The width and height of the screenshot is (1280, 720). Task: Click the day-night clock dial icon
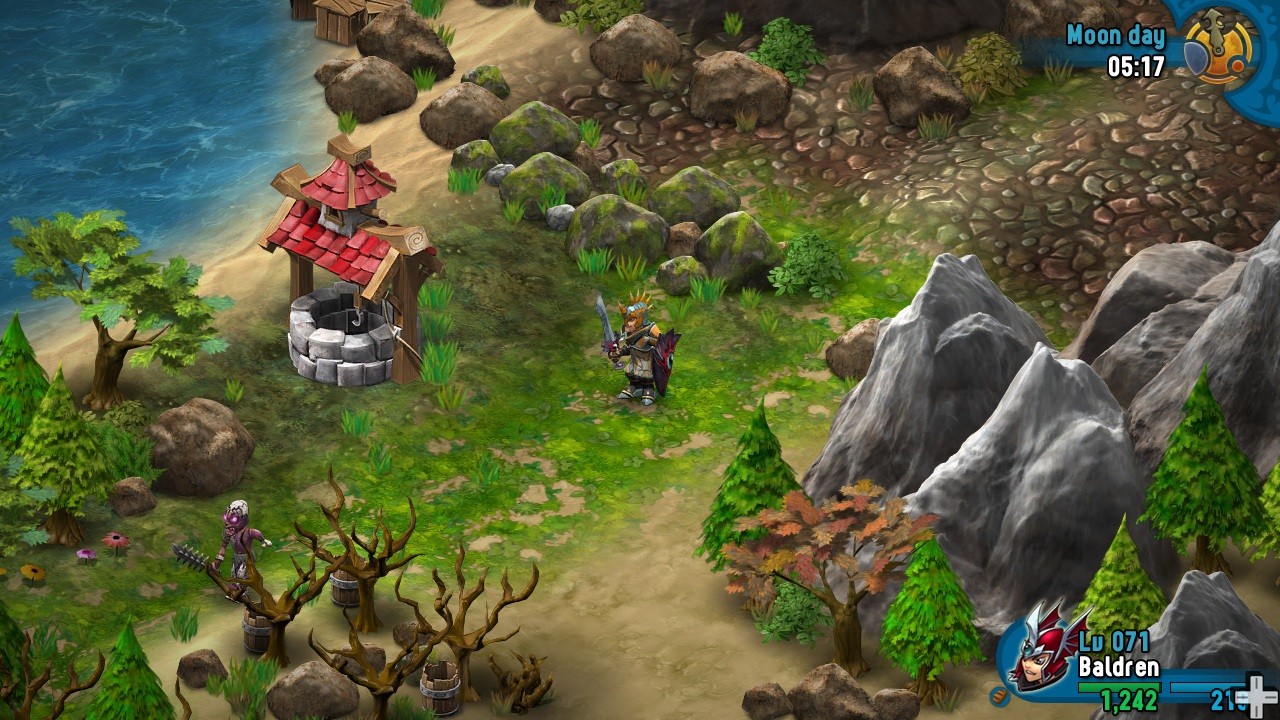point(1218,47)
